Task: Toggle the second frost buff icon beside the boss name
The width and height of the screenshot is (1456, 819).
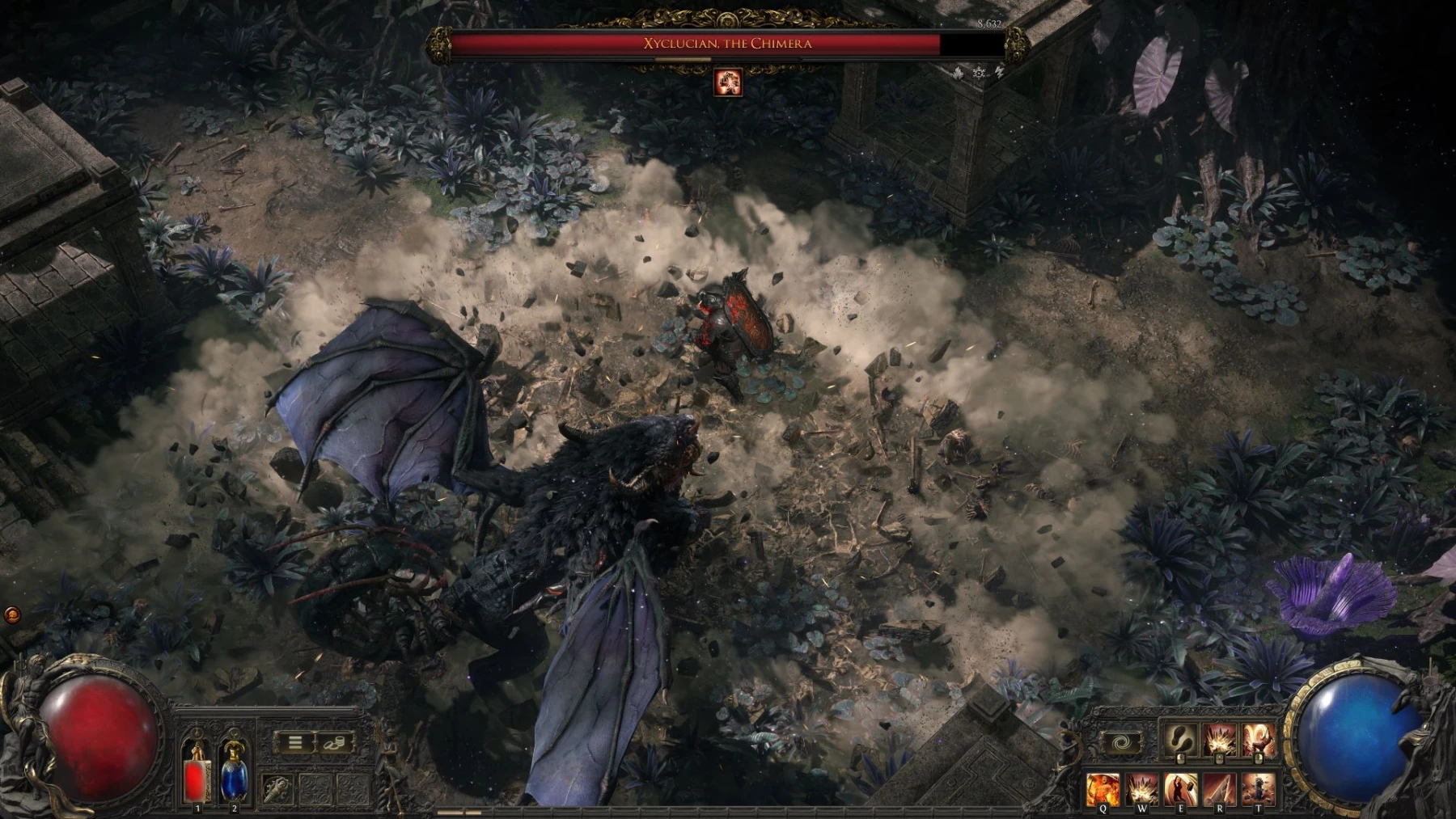Action: coord(979,74)
